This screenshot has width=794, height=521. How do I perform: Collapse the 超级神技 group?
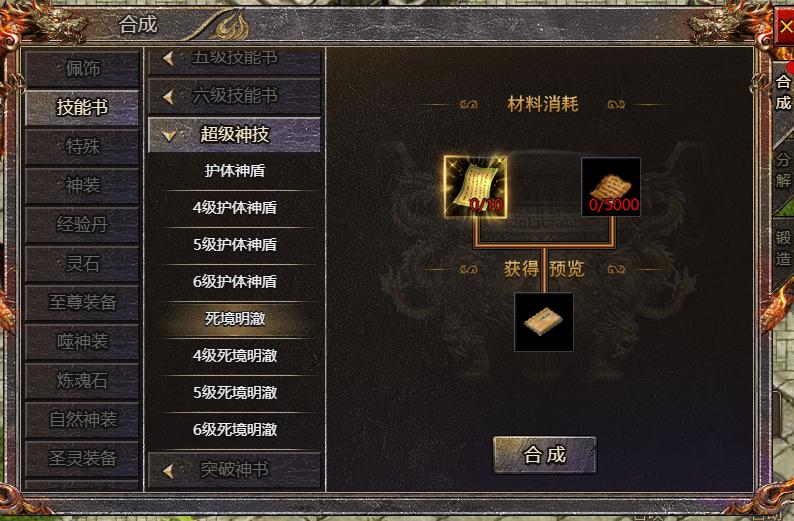[234, 134]
